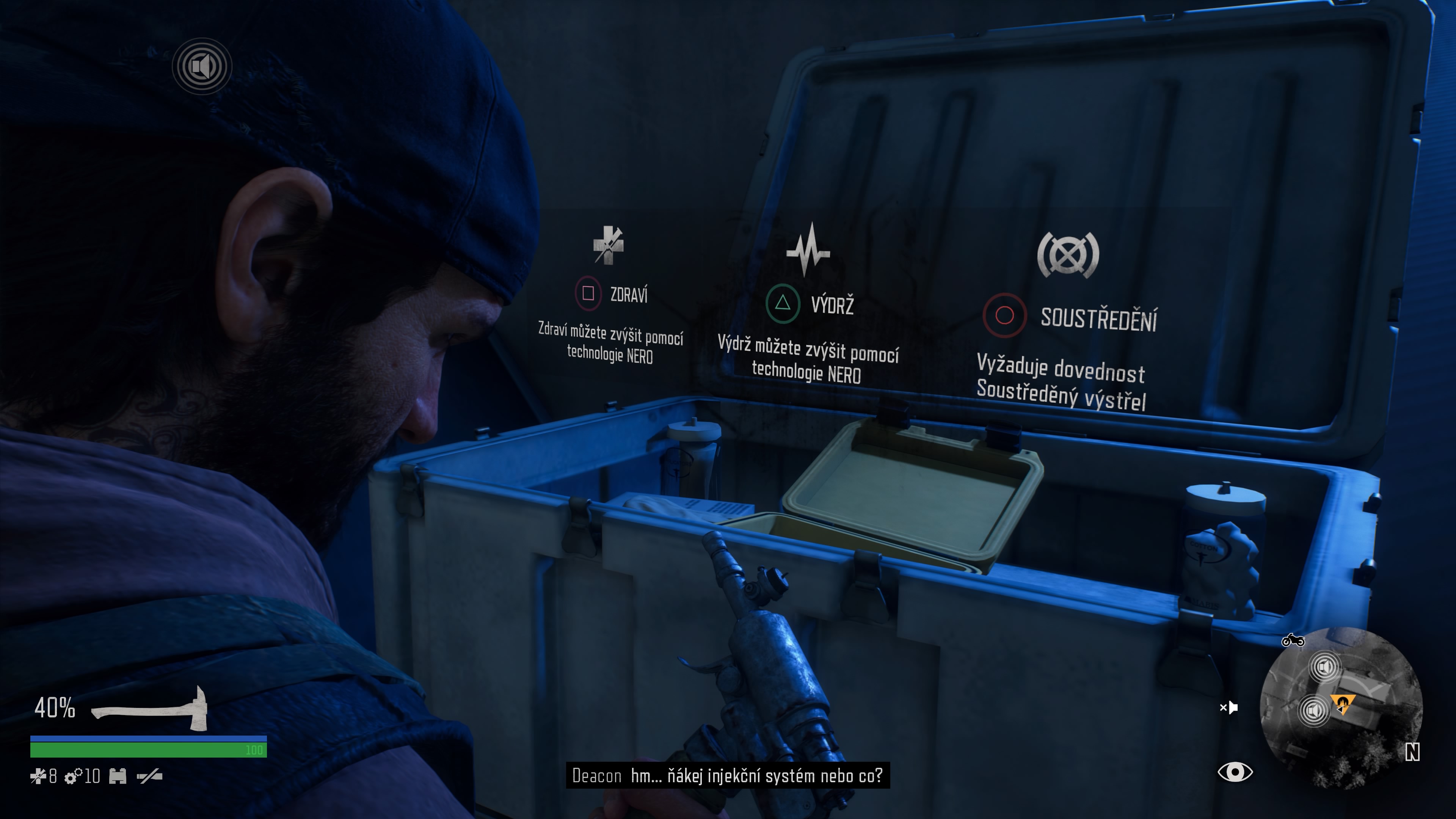Screen dimensions: 1456x819
Task: Click the eye visibility indicator icon
Action: coord(1235,772)
